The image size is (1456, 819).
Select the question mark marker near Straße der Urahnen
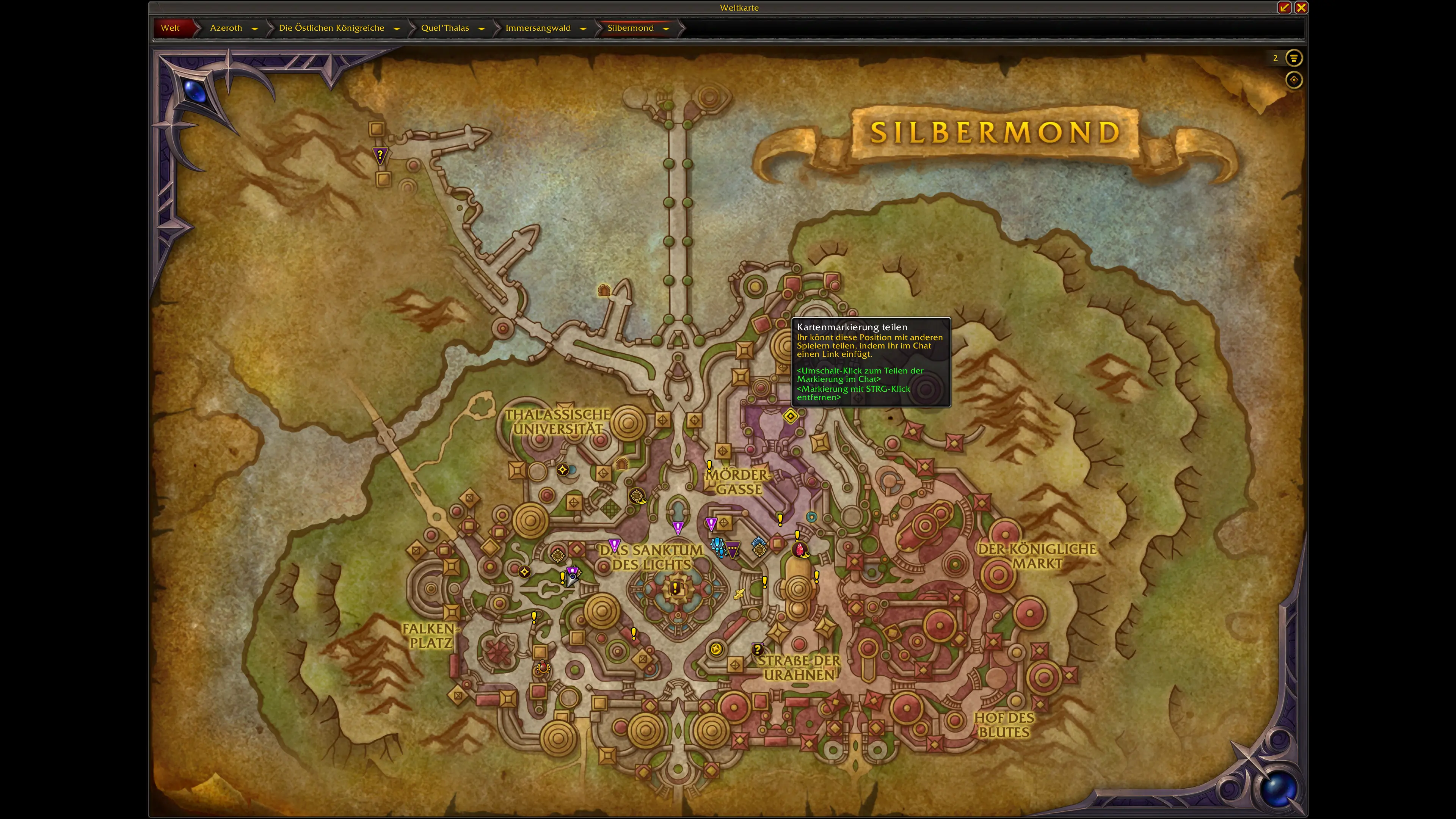tap(758, 649)
